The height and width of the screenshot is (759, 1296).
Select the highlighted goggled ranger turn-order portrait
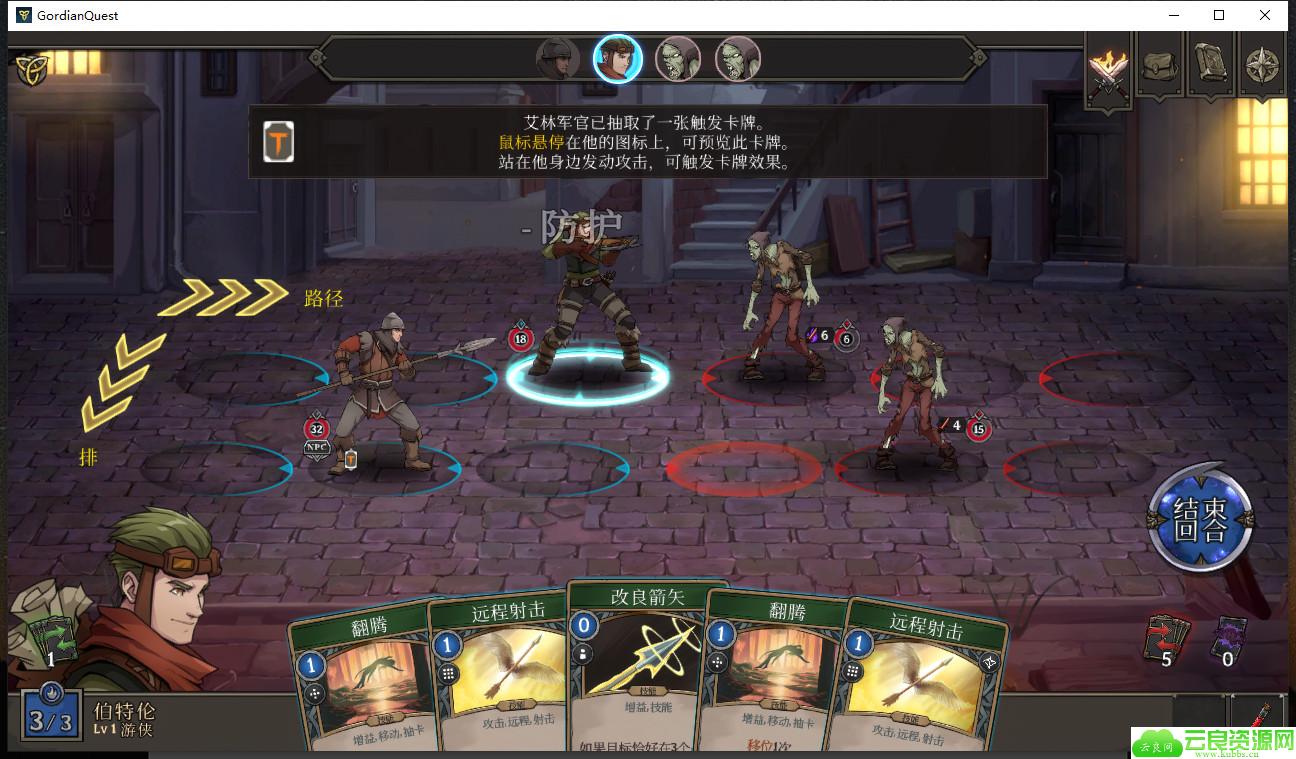[x=617, y=59]
